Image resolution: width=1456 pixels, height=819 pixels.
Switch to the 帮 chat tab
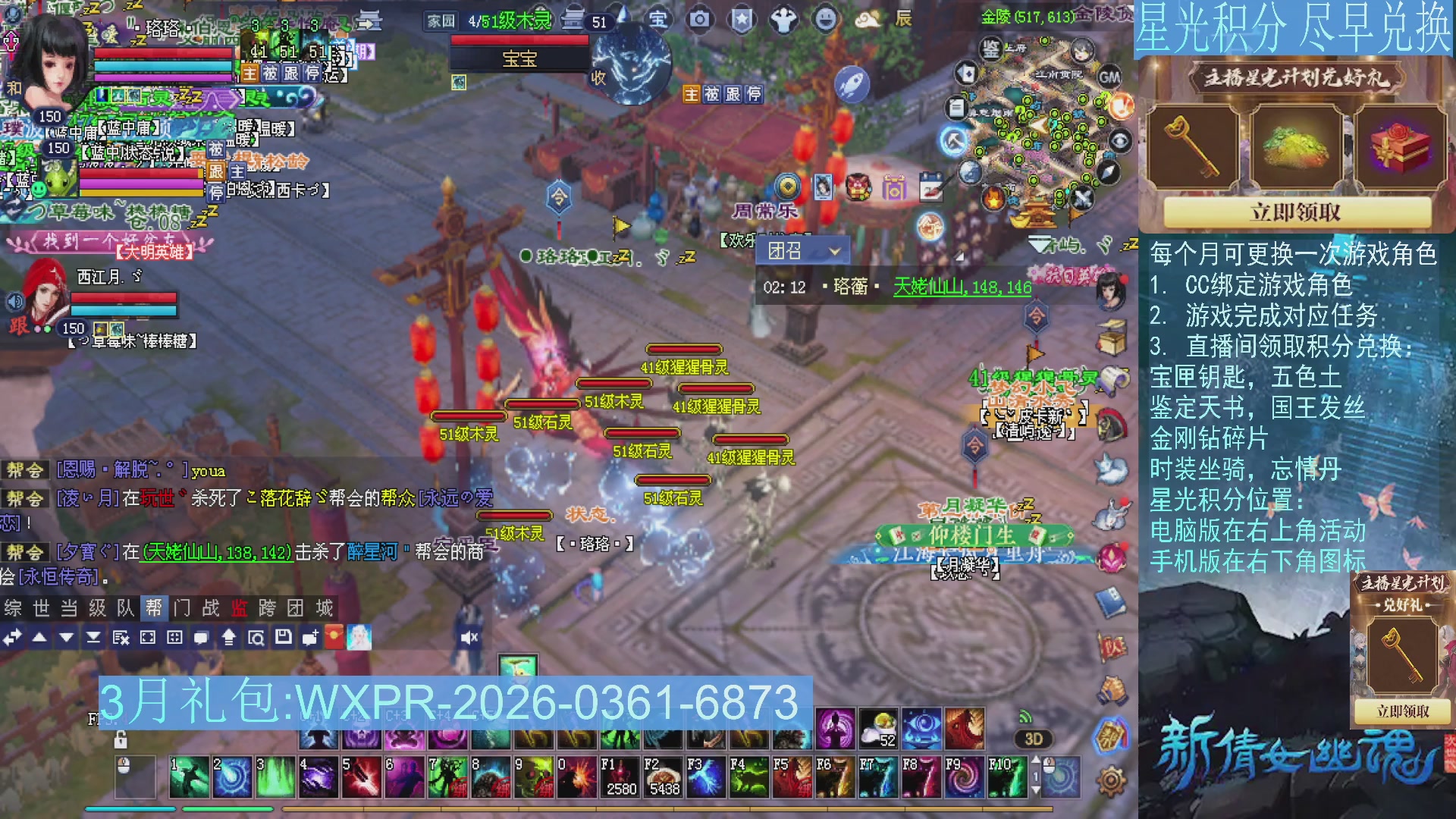tap(154, 608)
